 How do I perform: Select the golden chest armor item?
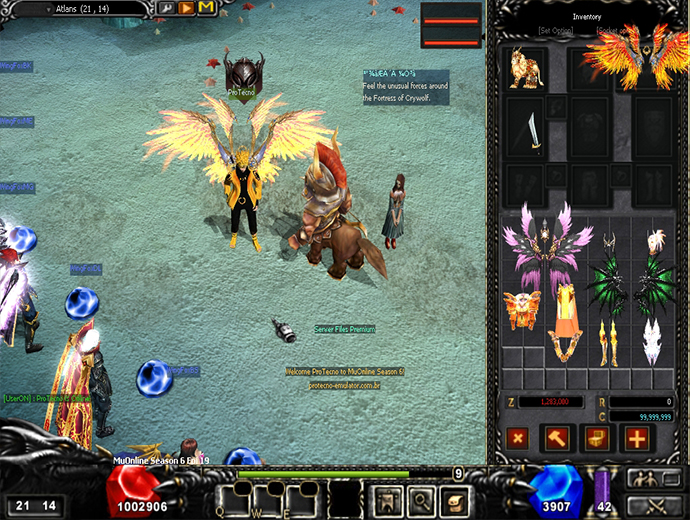tap(522, 309)
